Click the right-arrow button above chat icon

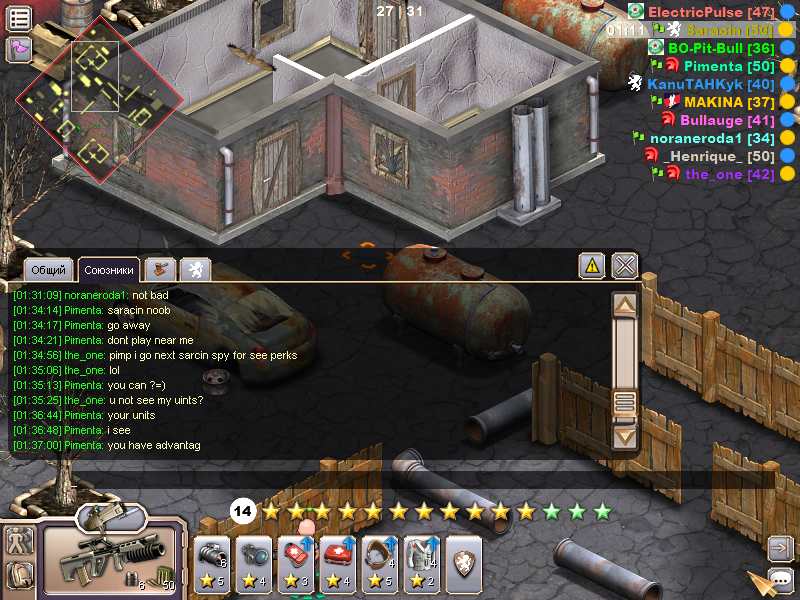(x=780, y=547)
